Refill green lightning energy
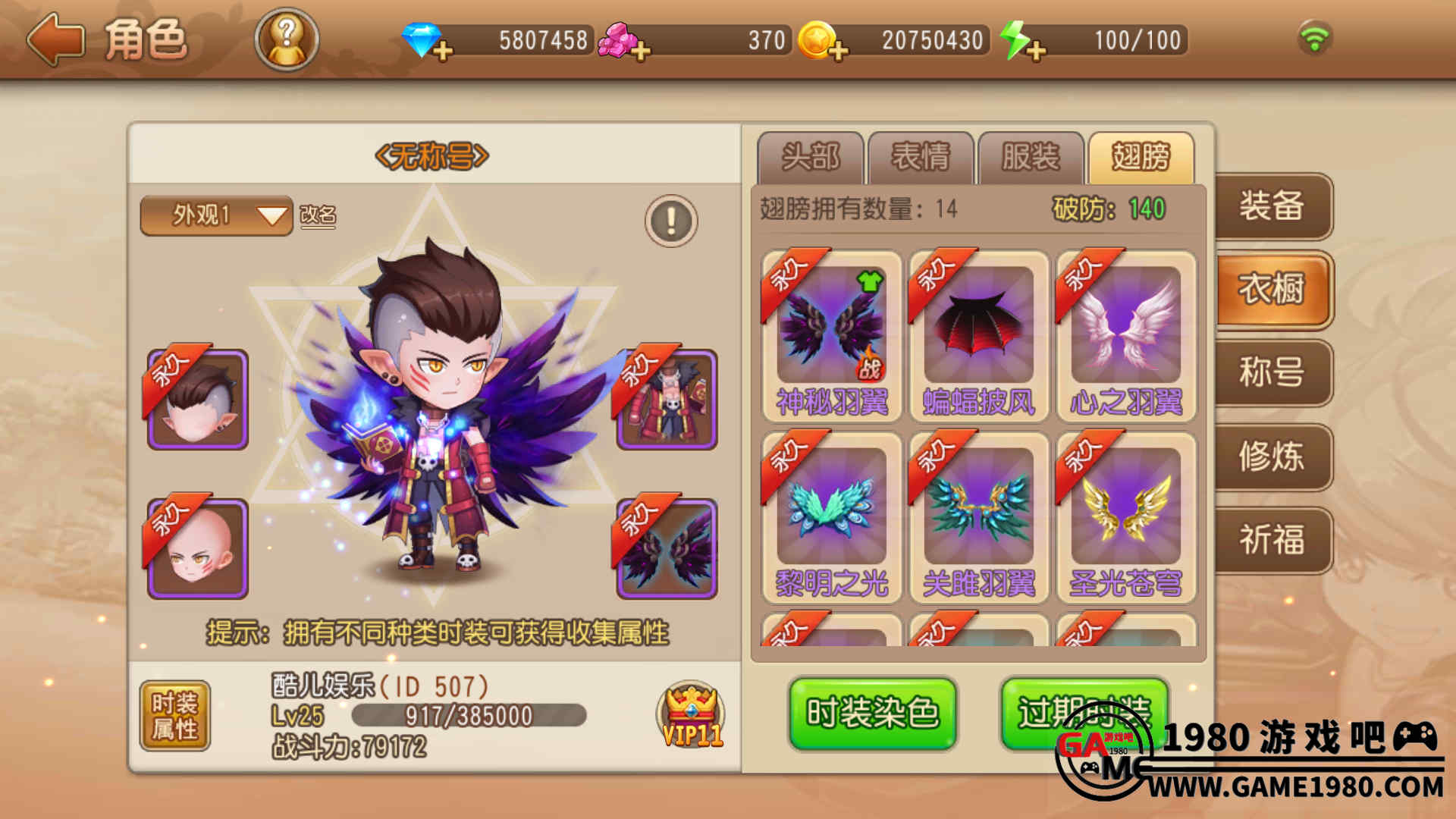 point(1036,51)
